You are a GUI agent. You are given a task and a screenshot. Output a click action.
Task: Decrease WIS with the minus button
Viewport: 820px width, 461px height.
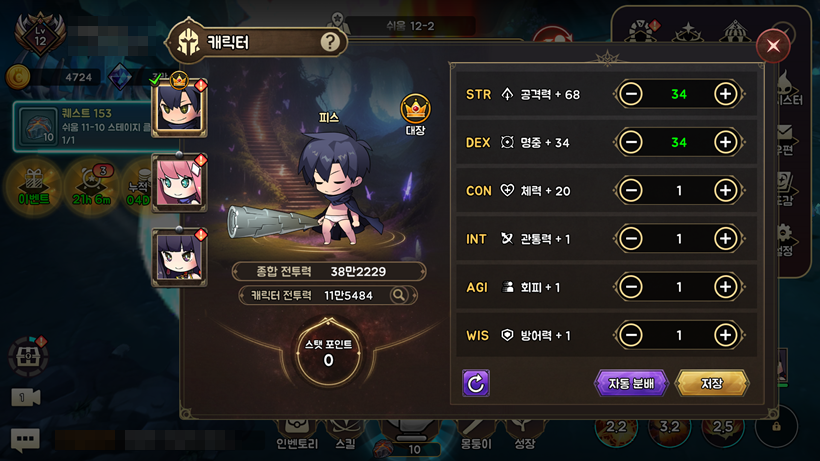click(x=631, y=335)
